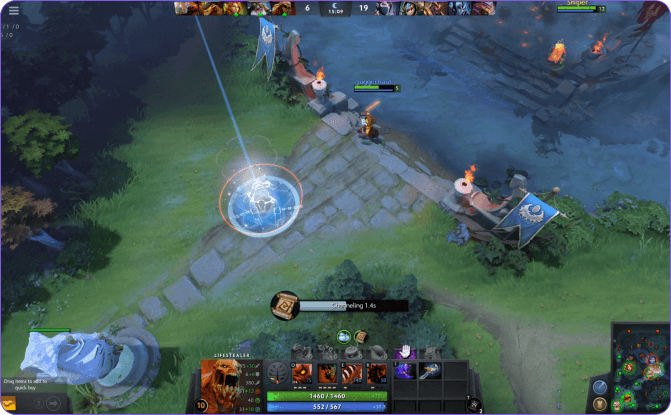Activate the scan radar button beside the minimap
The height and width of the screenshot is (415, 671).
tap(600, 387)
